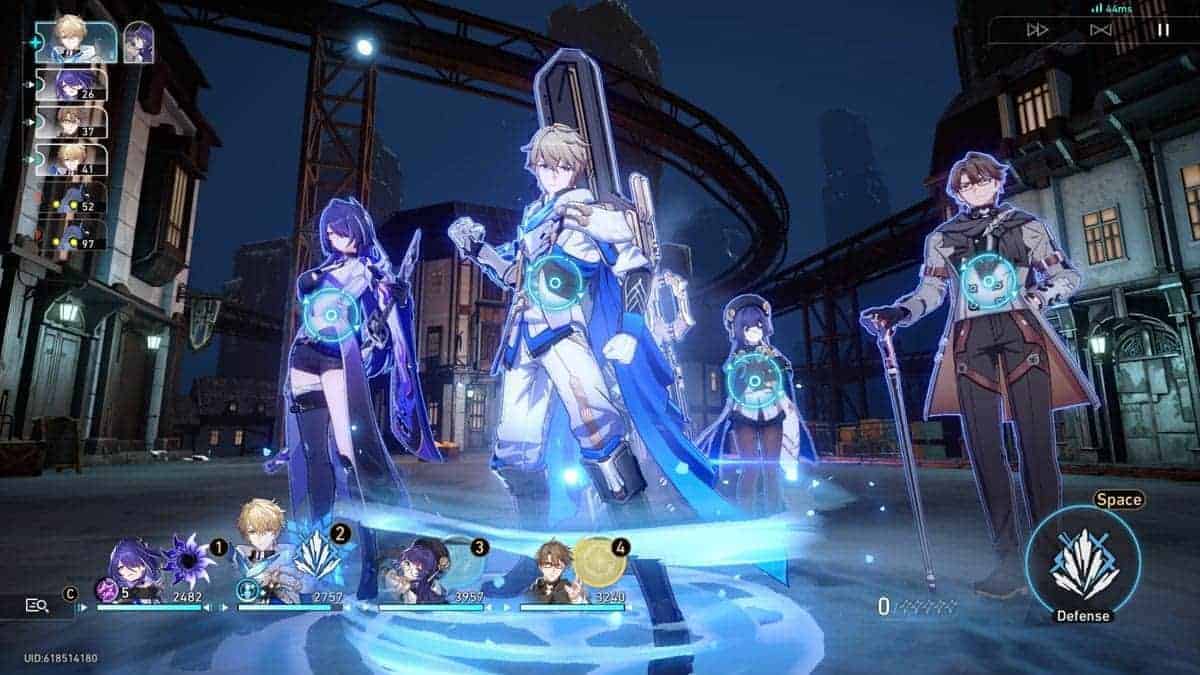Image resolution: width=1200 pixels, height=675 pixels.
Task: Activate the teal ultimate icon marked 3
Action: coord(460,560)
